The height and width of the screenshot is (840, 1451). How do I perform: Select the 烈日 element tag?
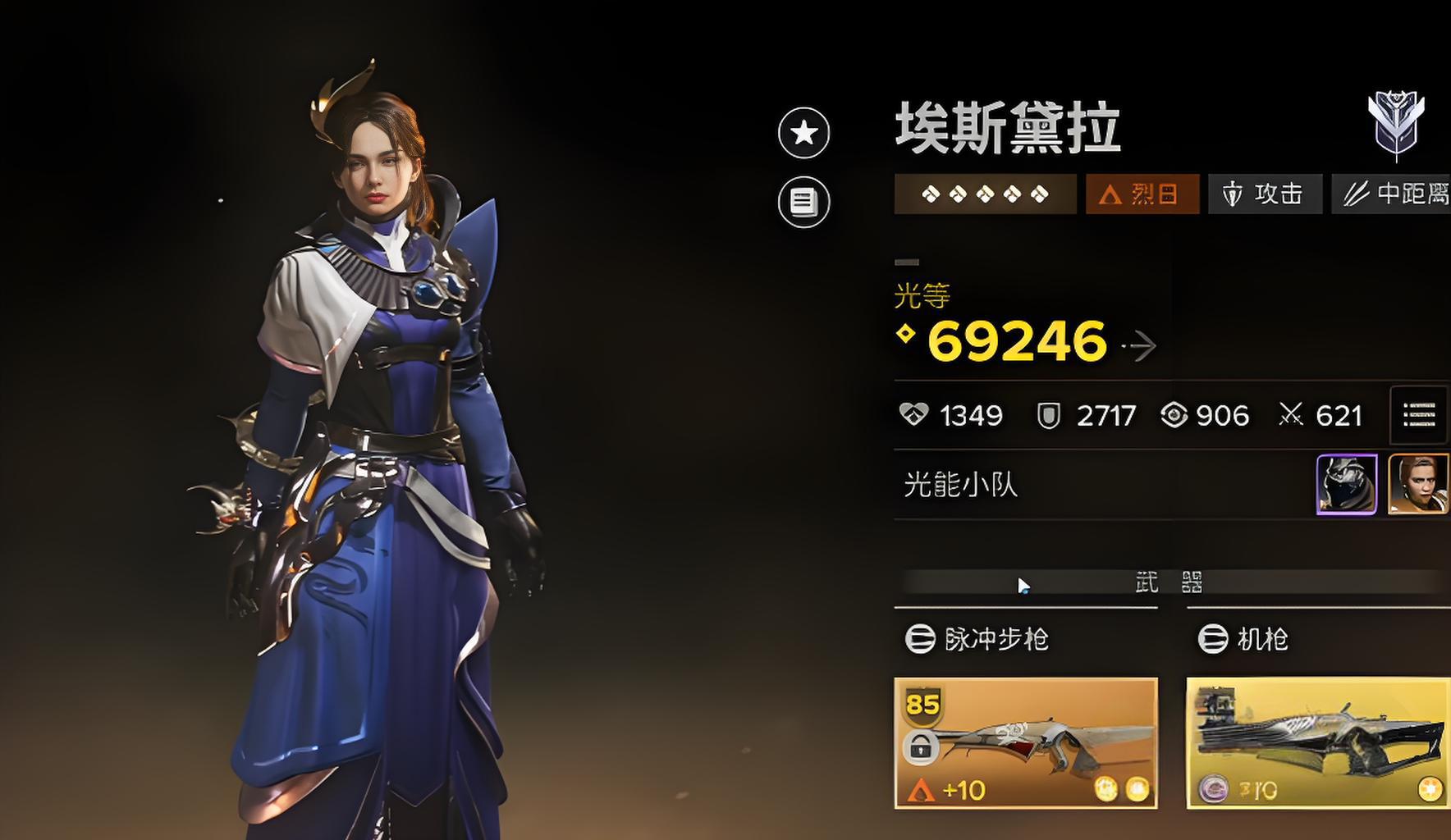click(x=1142, y=194)
